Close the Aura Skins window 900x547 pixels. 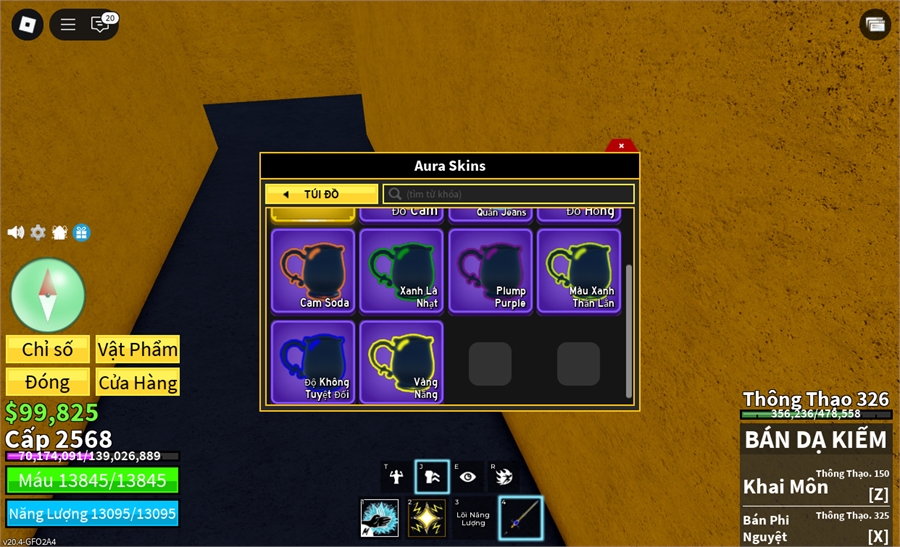[x=621, y=146]
